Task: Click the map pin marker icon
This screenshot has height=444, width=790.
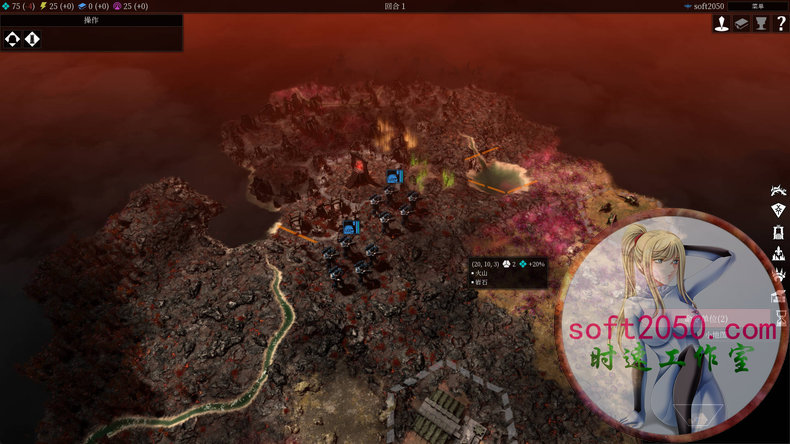Action: click(721, 24)
